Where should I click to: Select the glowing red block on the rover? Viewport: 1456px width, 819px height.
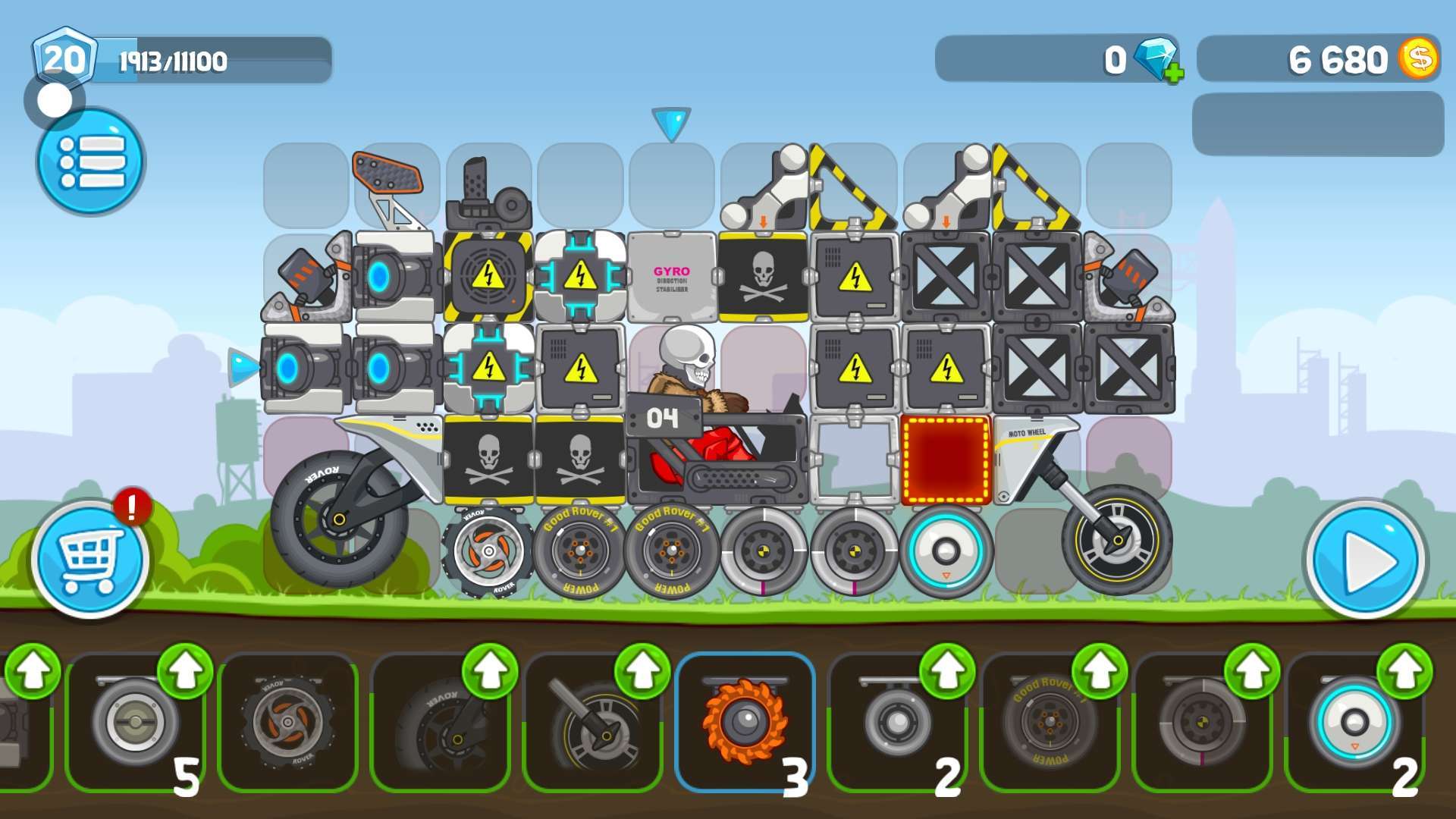946,460
